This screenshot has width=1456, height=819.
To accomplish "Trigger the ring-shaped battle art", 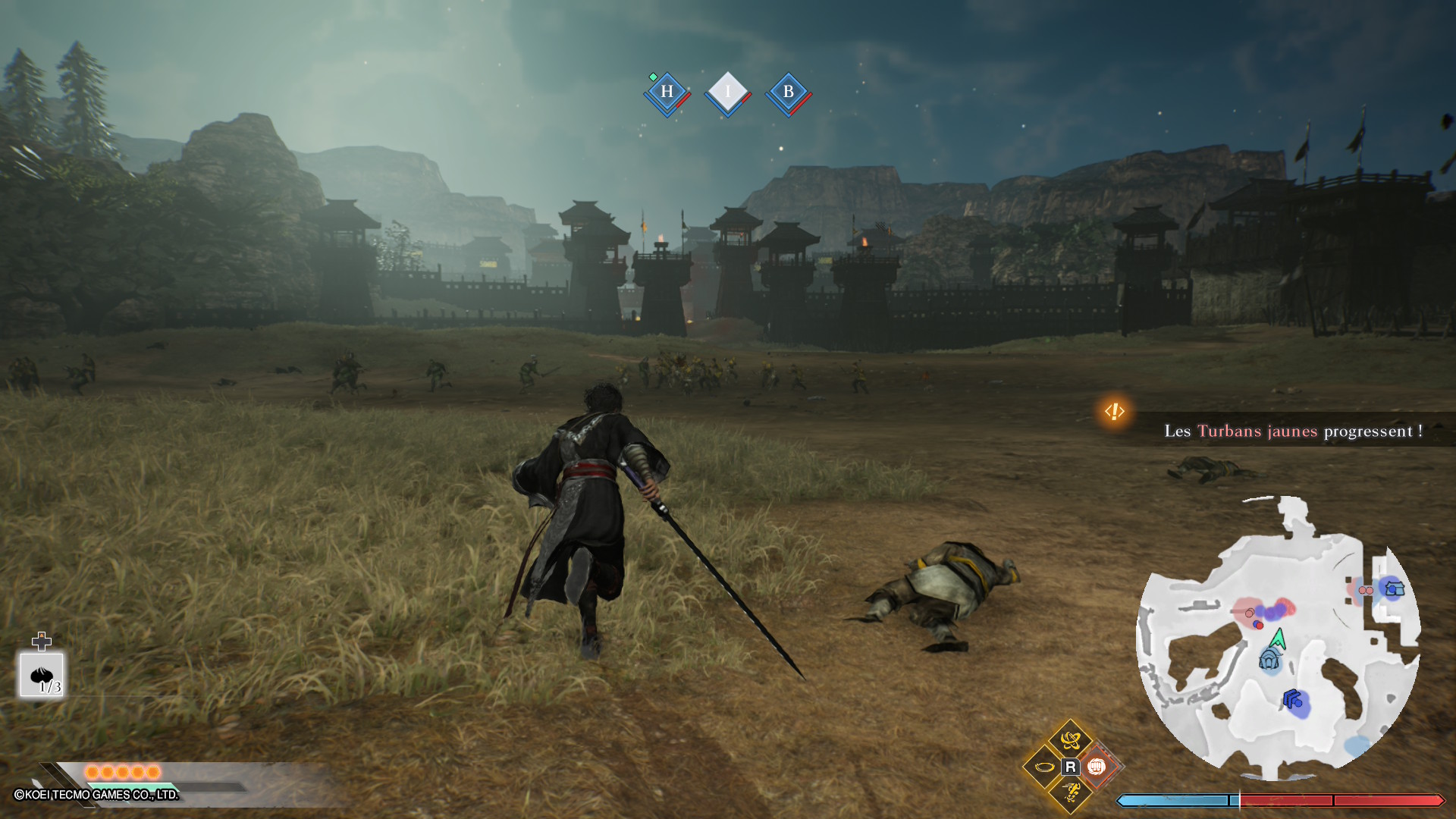I will pyautogui.click(x=1043, y=767).
